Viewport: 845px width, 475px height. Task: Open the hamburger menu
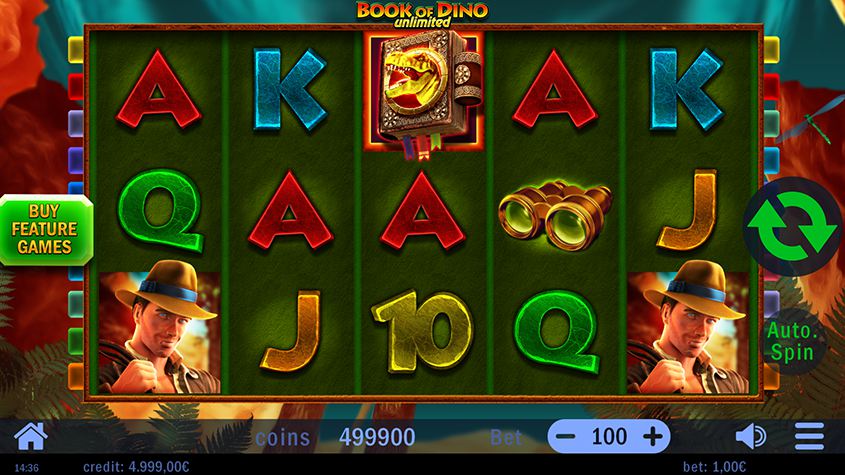(x=808, y=436)
